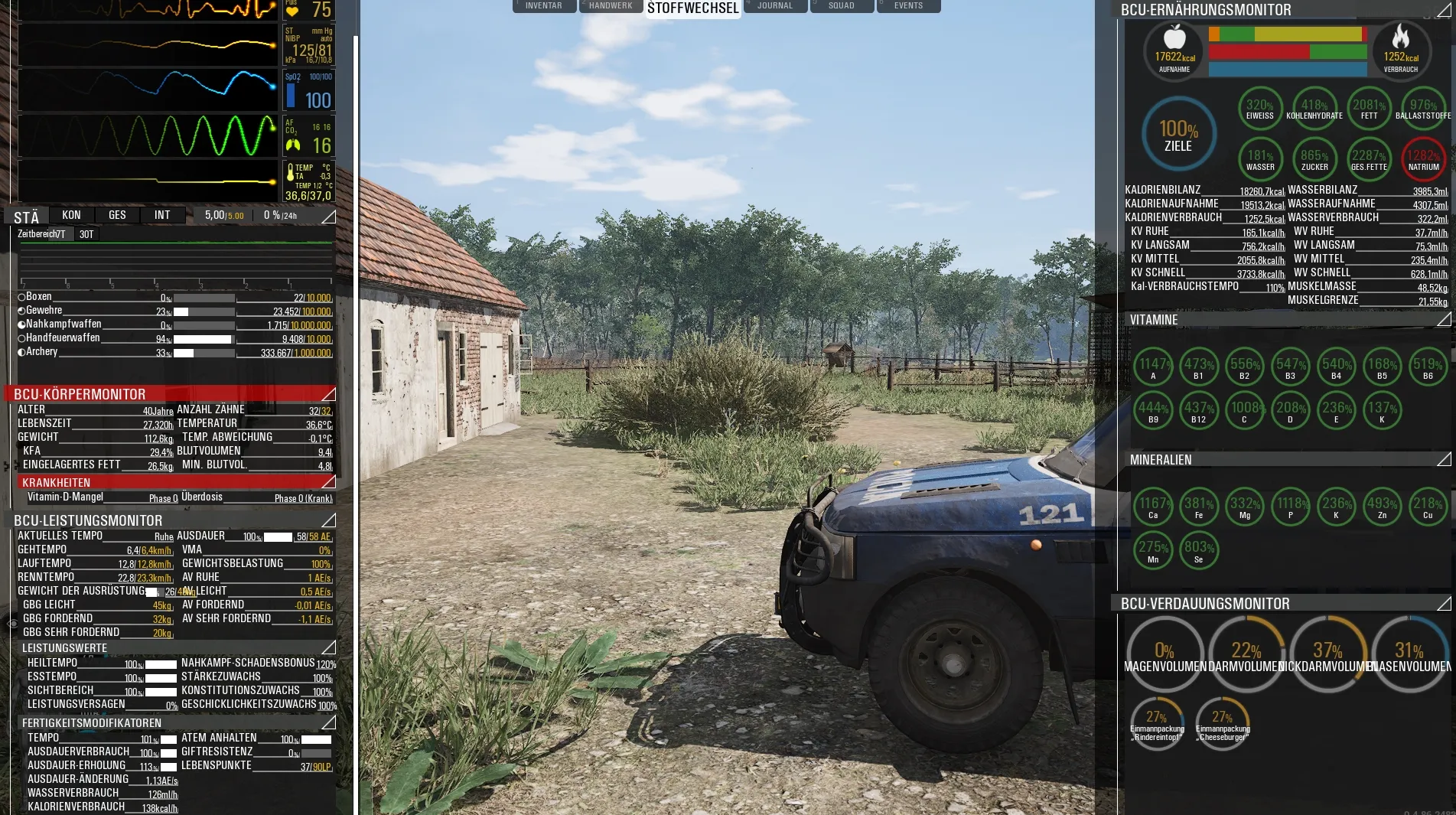Collapse the BCU-Körpermonitor section
Viewport: 1456px width, 815px height.
pyautogui.click(x=328, y=394)
